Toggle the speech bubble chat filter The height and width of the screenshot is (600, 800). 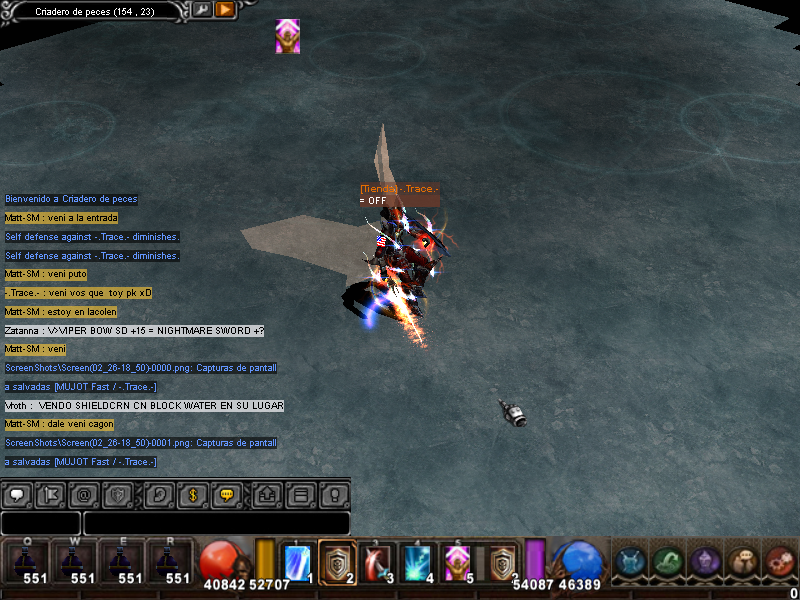tap(16, 494)
